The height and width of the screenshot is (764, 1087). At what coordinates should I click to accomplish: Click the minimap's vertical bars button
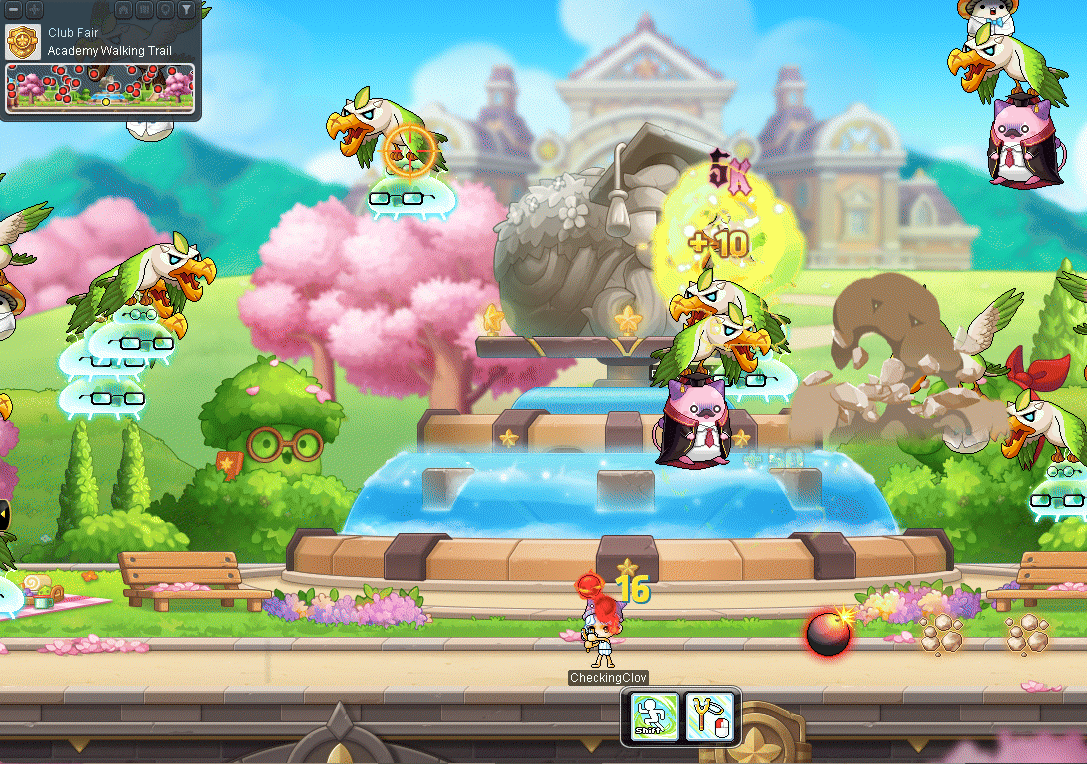144,10
